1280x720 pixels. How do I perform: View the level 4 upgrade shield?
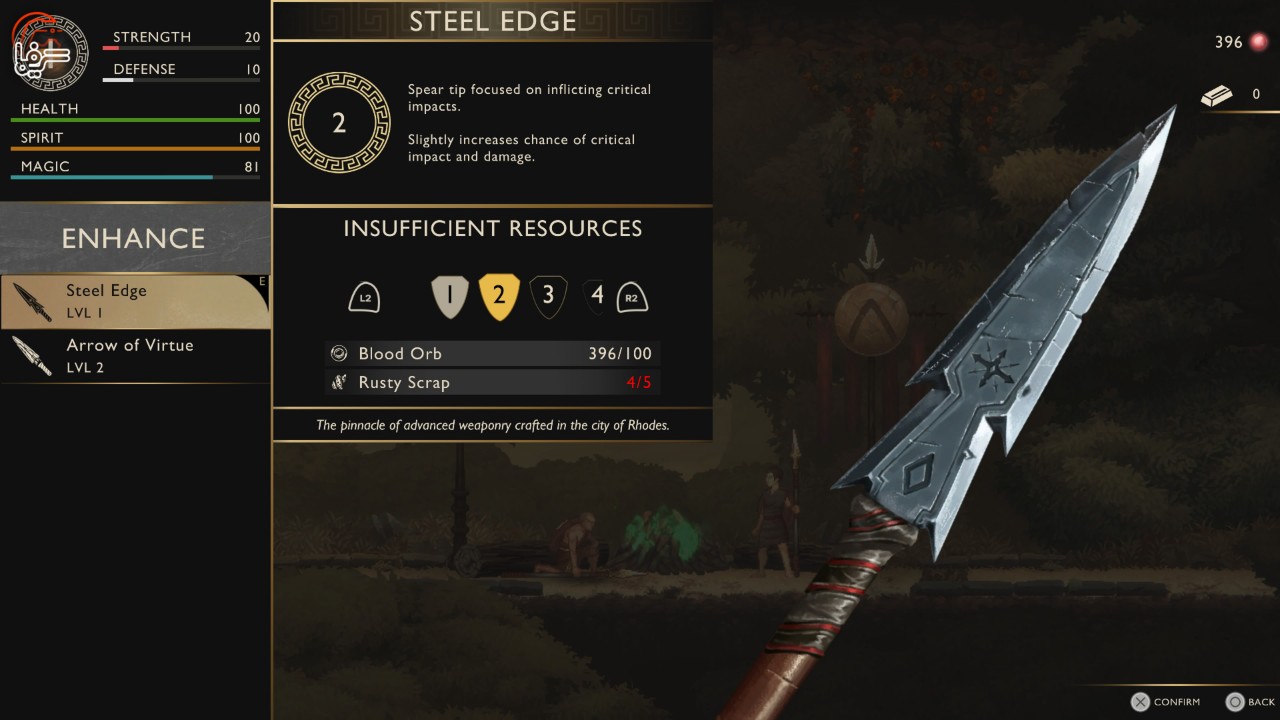click(x=597, y=296)
